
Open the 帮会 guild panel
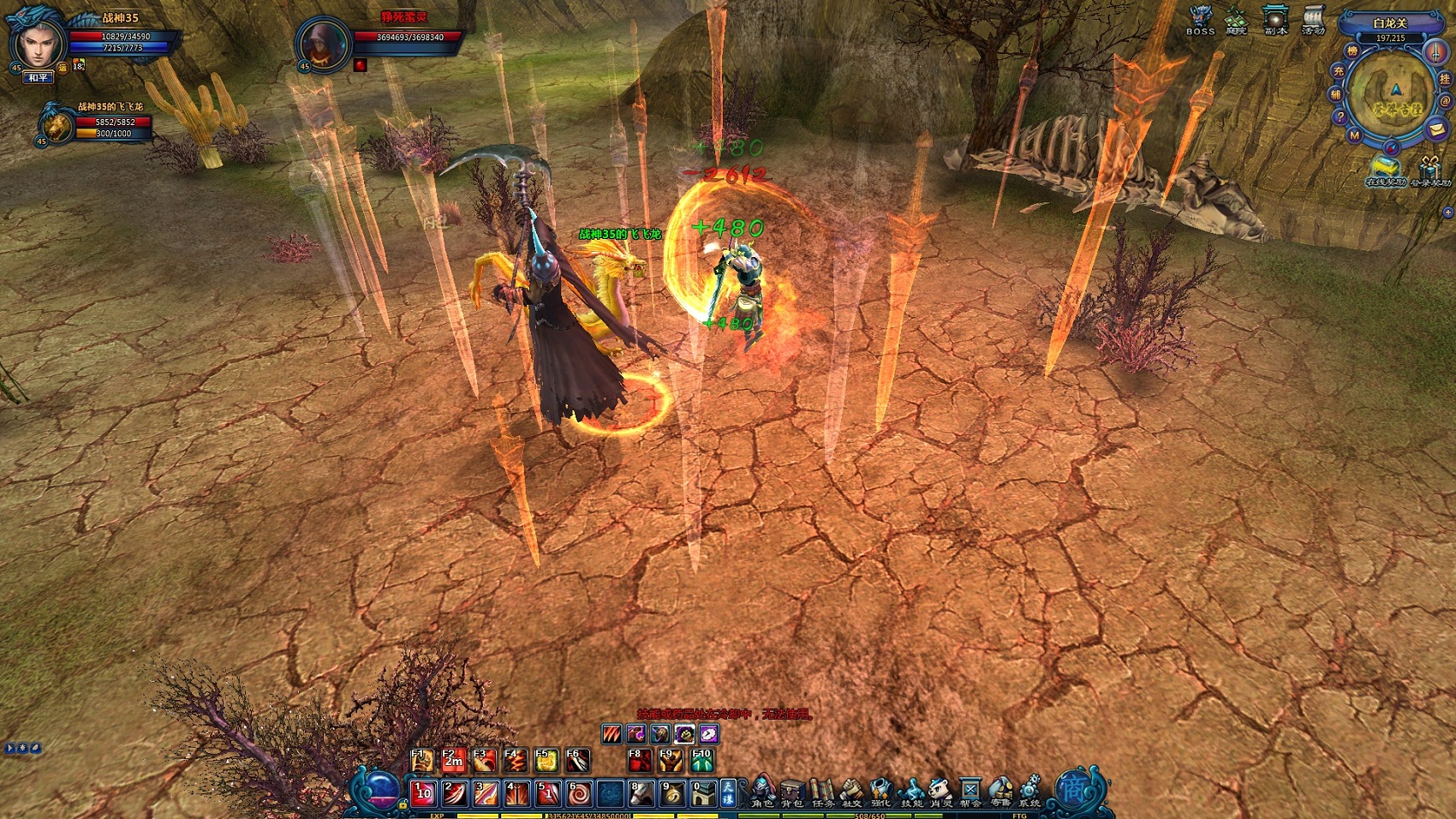coord(970,792)
